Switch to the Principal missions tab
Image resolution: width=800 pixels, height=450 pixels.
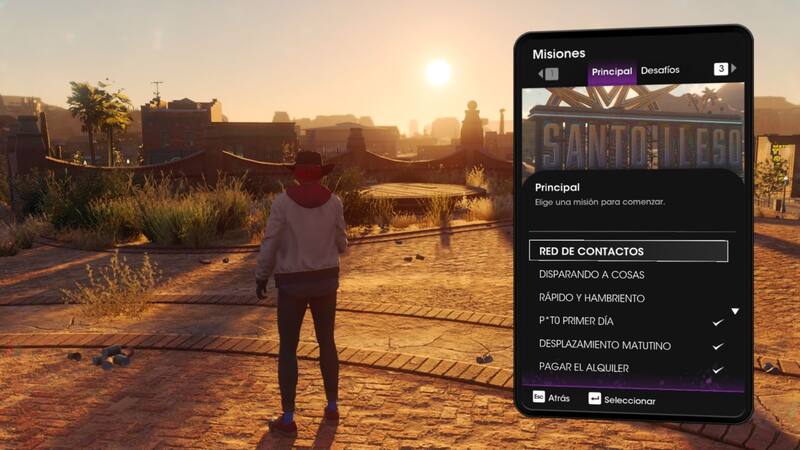pyautogui.click(x=612, y=72)
